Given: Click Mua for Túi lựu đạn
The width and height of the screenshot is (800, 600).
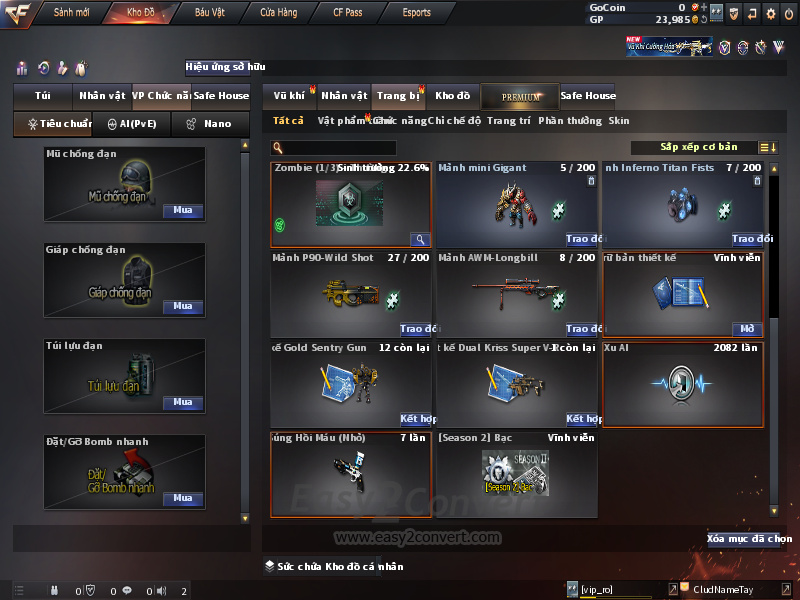Looking at the screenshot, I should point(183,402).
